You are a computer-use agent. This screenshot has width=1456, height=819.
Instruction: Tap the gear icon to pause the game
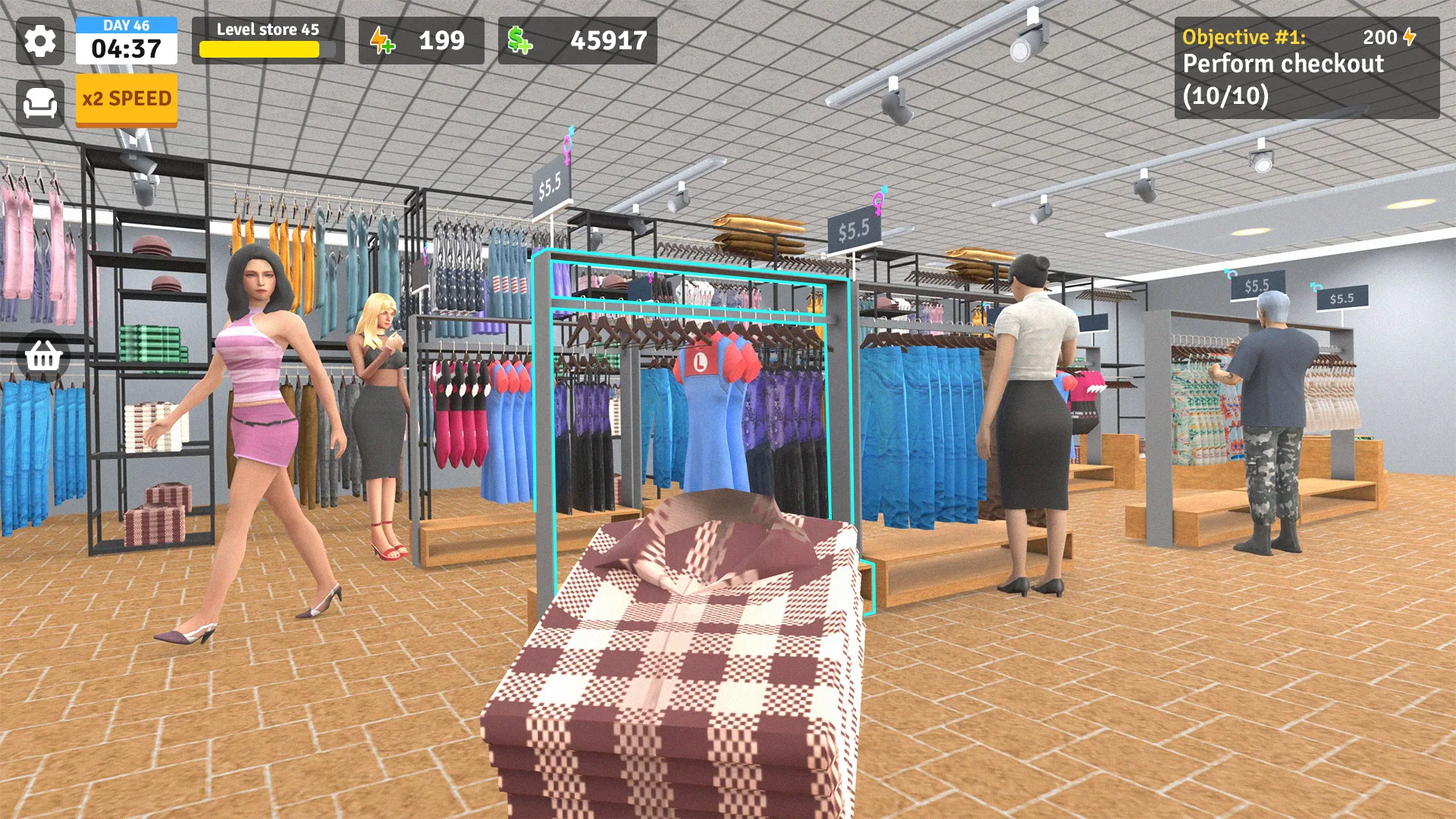pyautogui.click(x=41, y=41)
